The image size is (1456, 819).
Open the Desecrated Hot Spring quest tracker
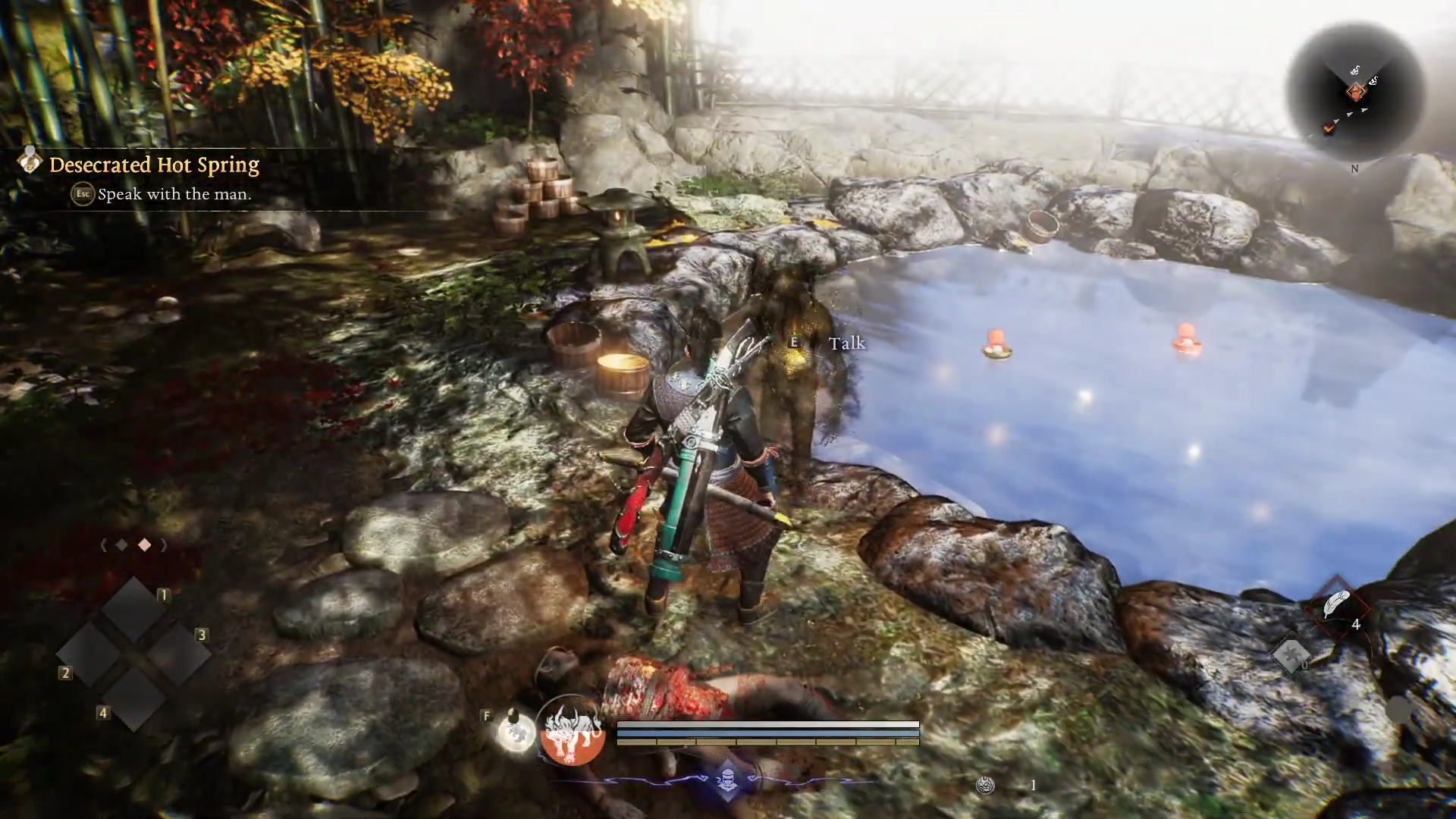(154, 165)
